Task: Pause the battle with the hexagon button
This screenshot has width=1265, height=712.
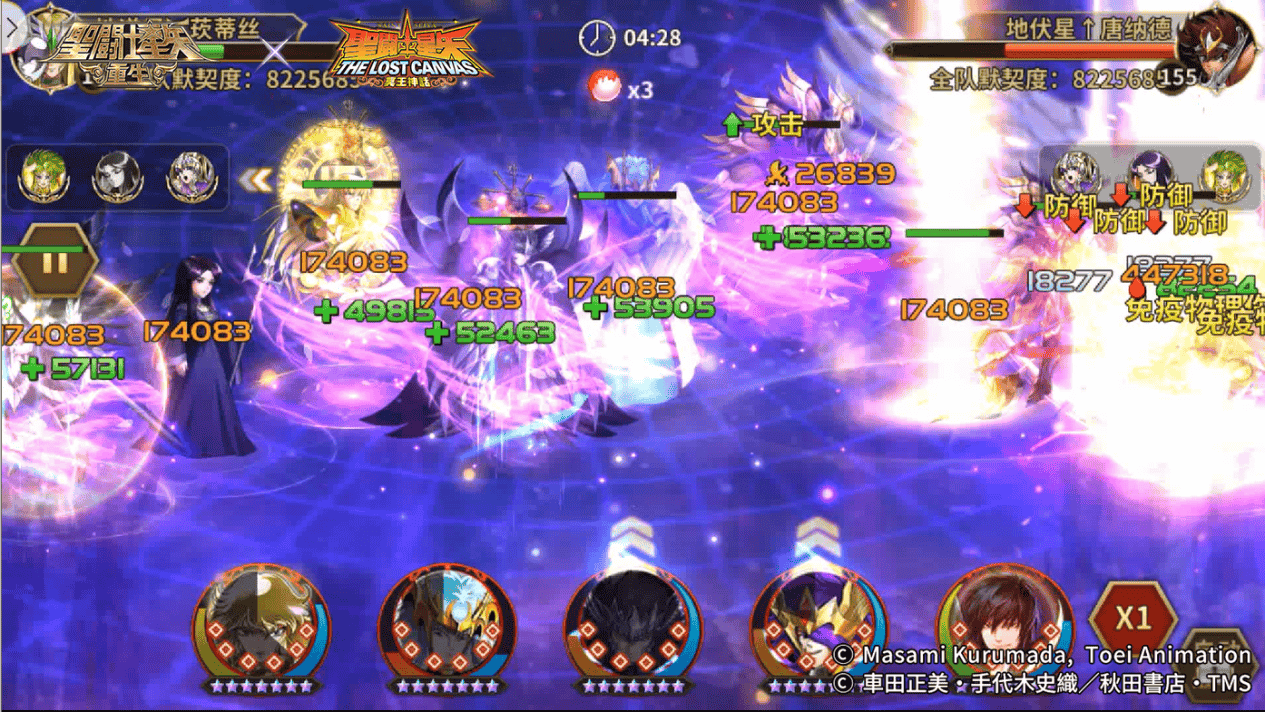Action: click(x=54, y=262)
